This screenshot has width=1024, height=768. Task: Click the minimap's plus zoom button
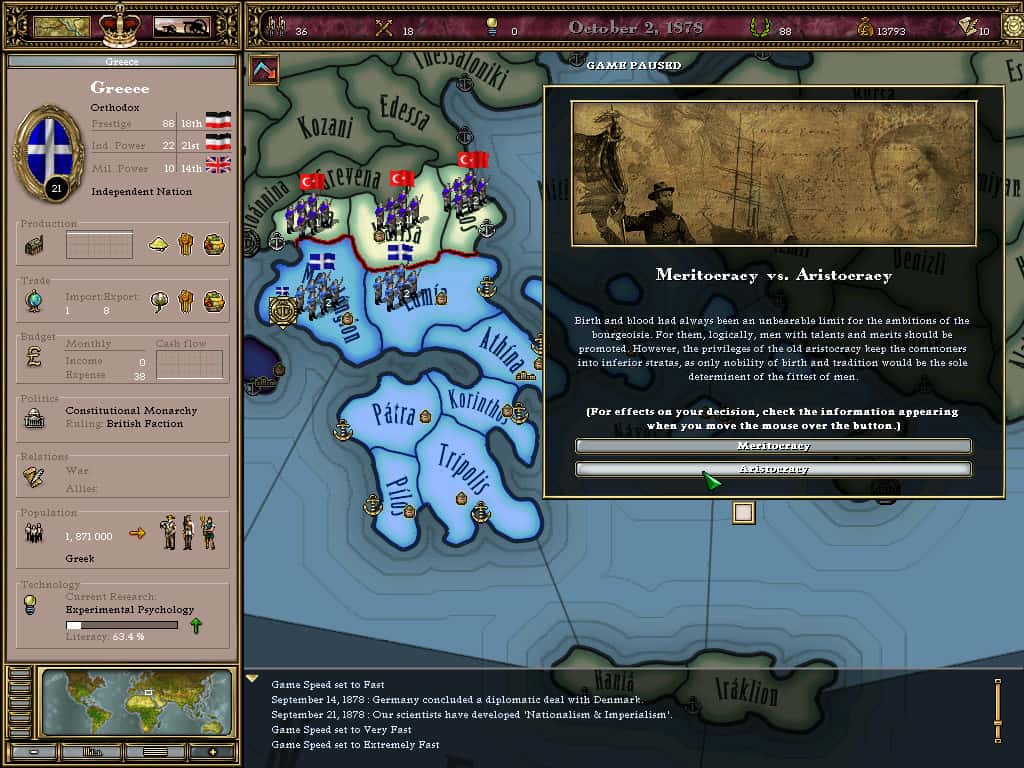pyautogui.click(x=211, y=751)
